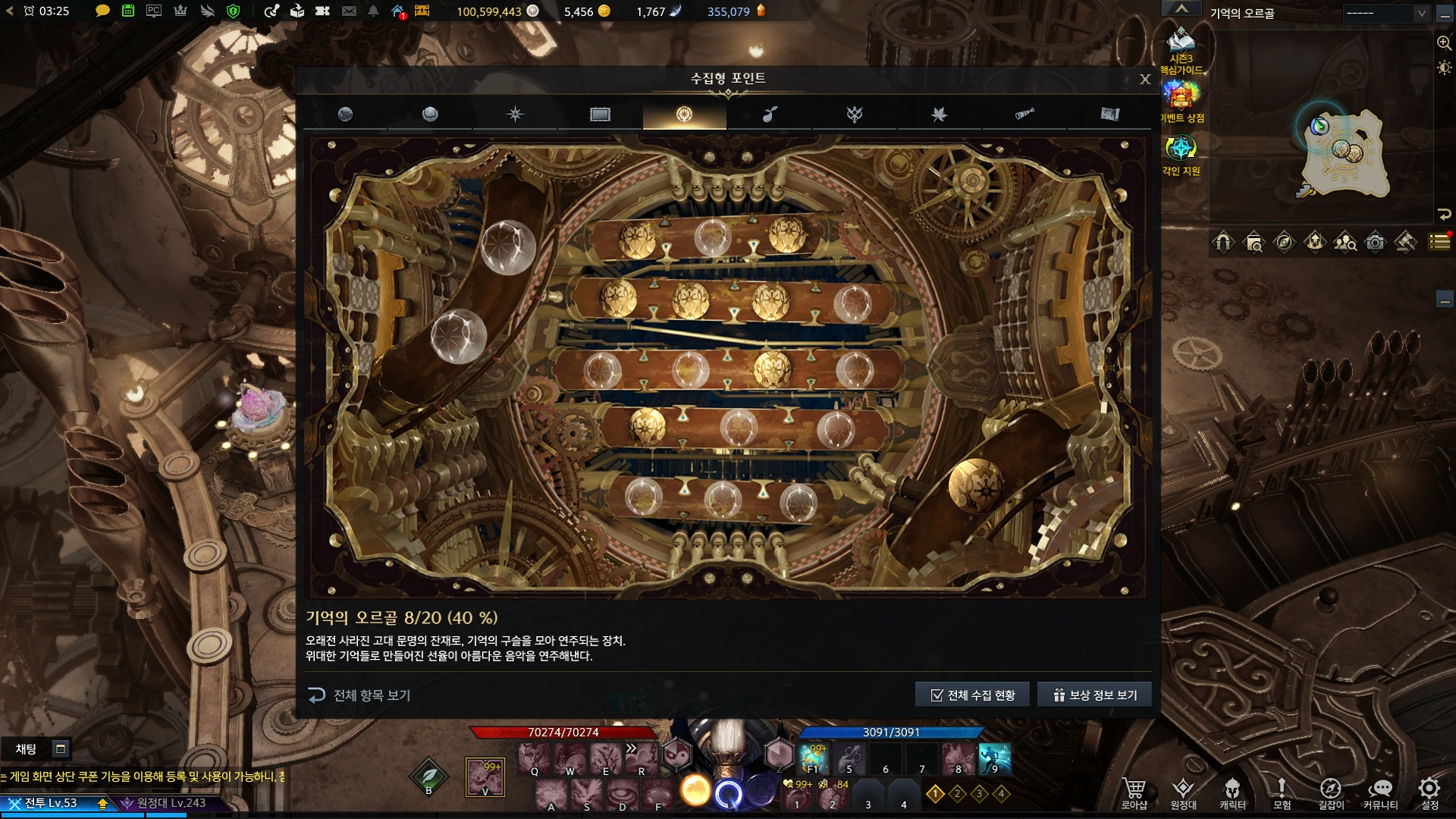Viewport: 1456px width, 819px height.
Task: Open the 설정 gear settings menu
Action: (1429, 793)
